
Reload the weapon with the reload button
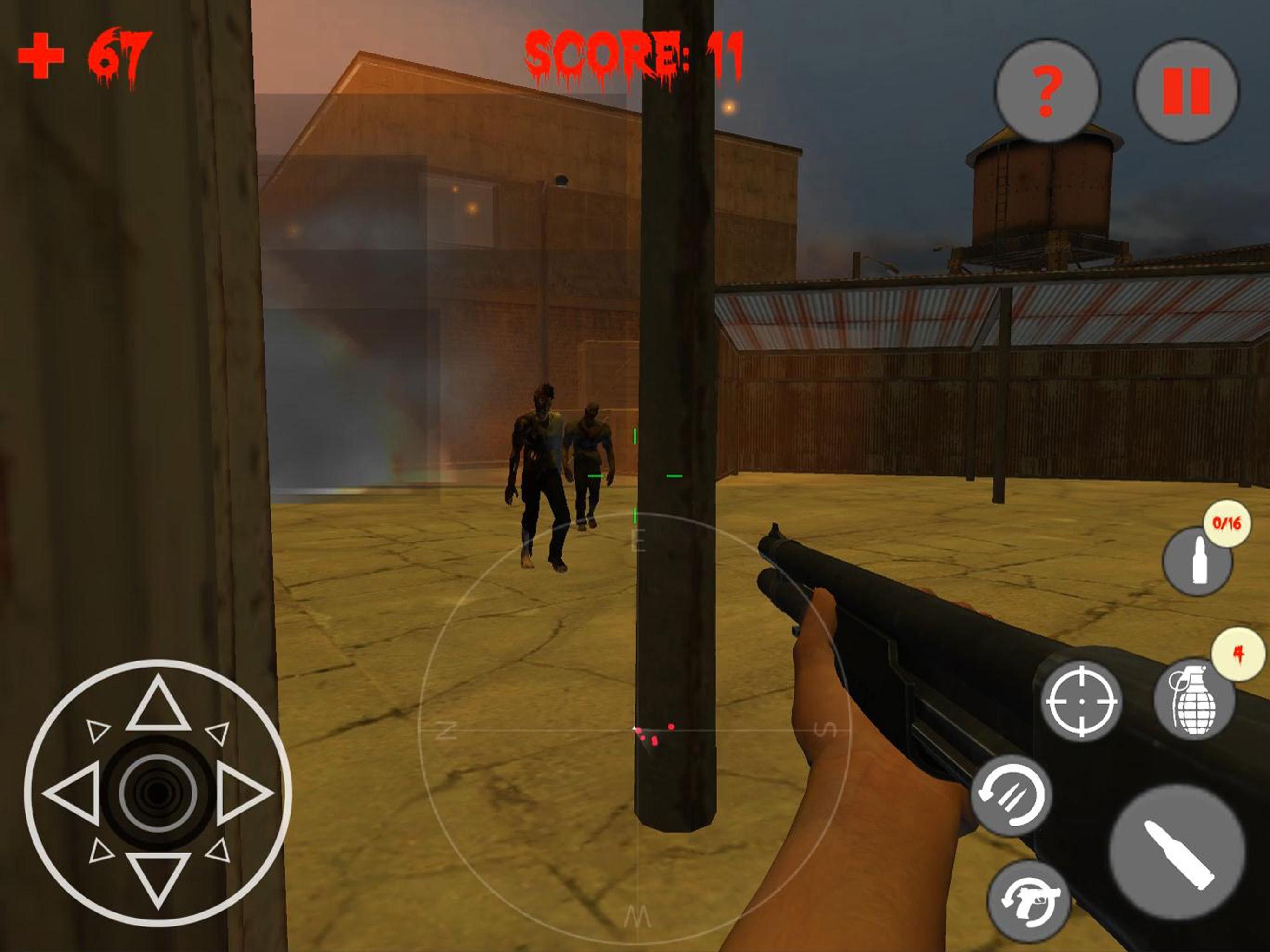(x=1011, y=795)
